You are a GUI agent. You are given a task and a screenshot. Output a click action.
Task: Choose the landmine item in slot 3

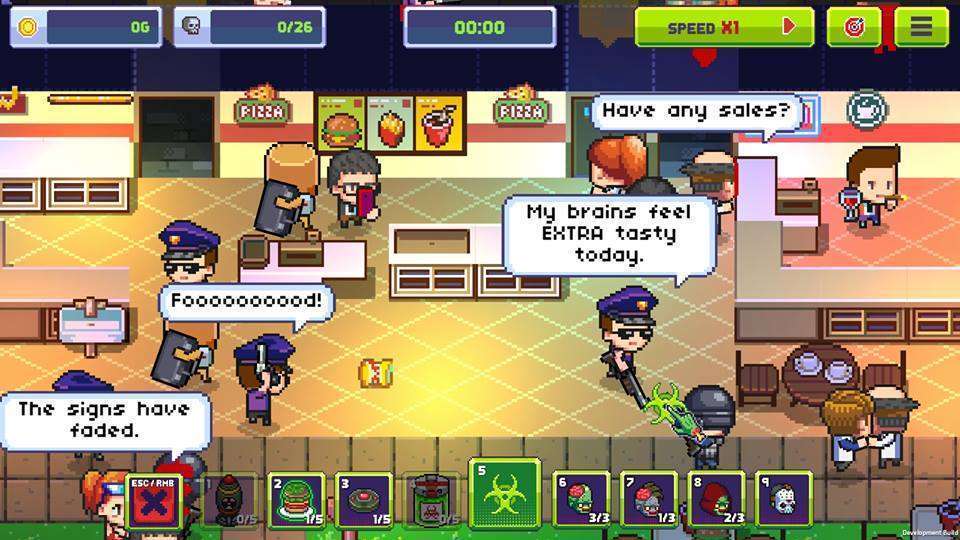point(364,498)
